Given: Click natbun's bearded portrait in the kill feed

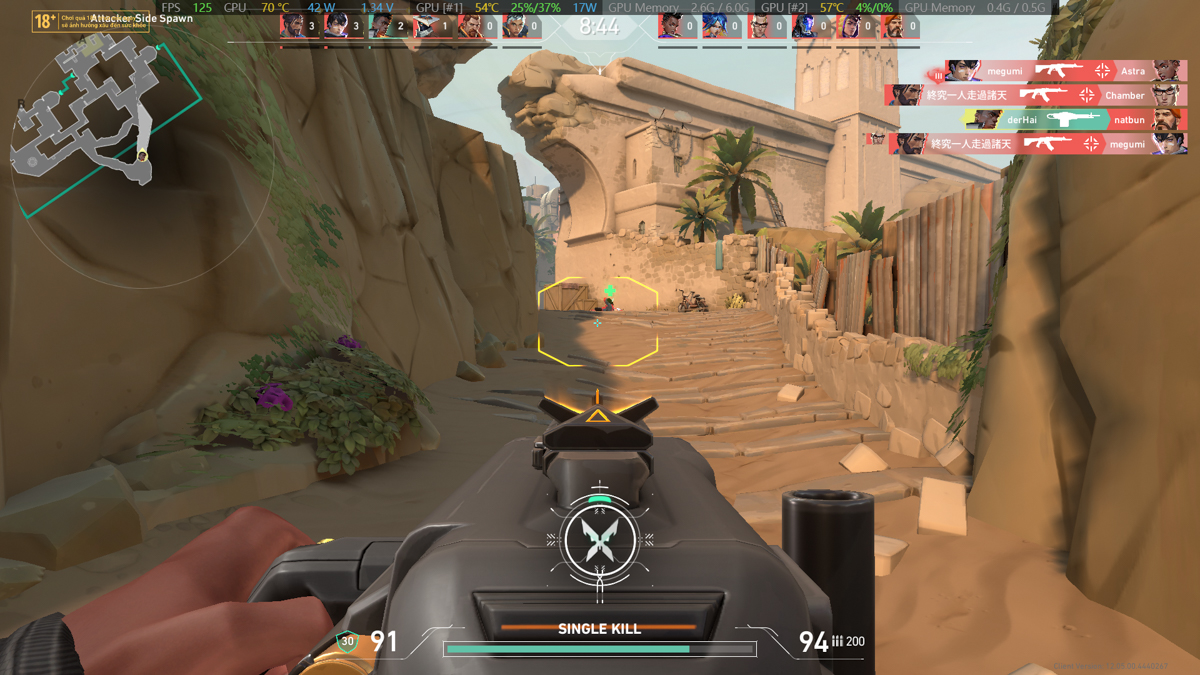Looking at the screenshot, I should coord(1168,120).
